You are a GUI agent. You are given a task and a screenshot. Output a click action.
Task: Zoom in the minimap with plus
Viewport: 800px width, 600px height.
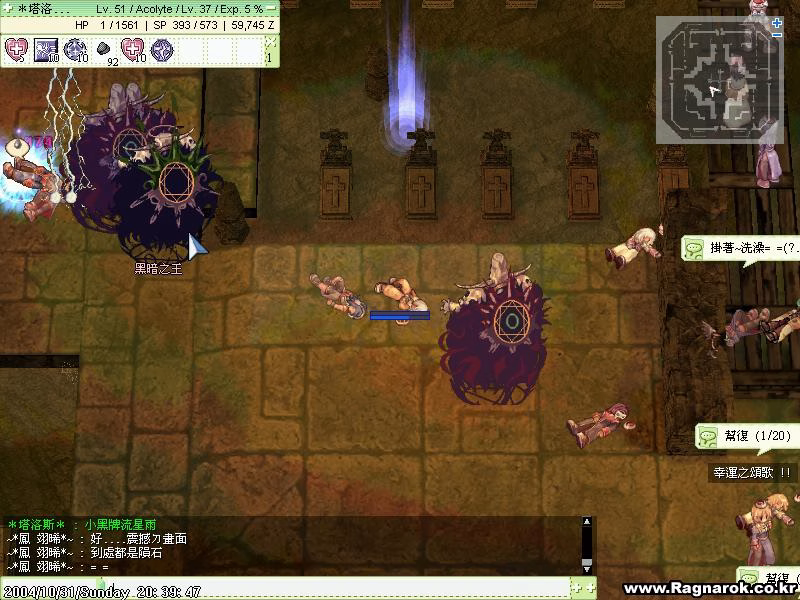[x=777, y=23]
